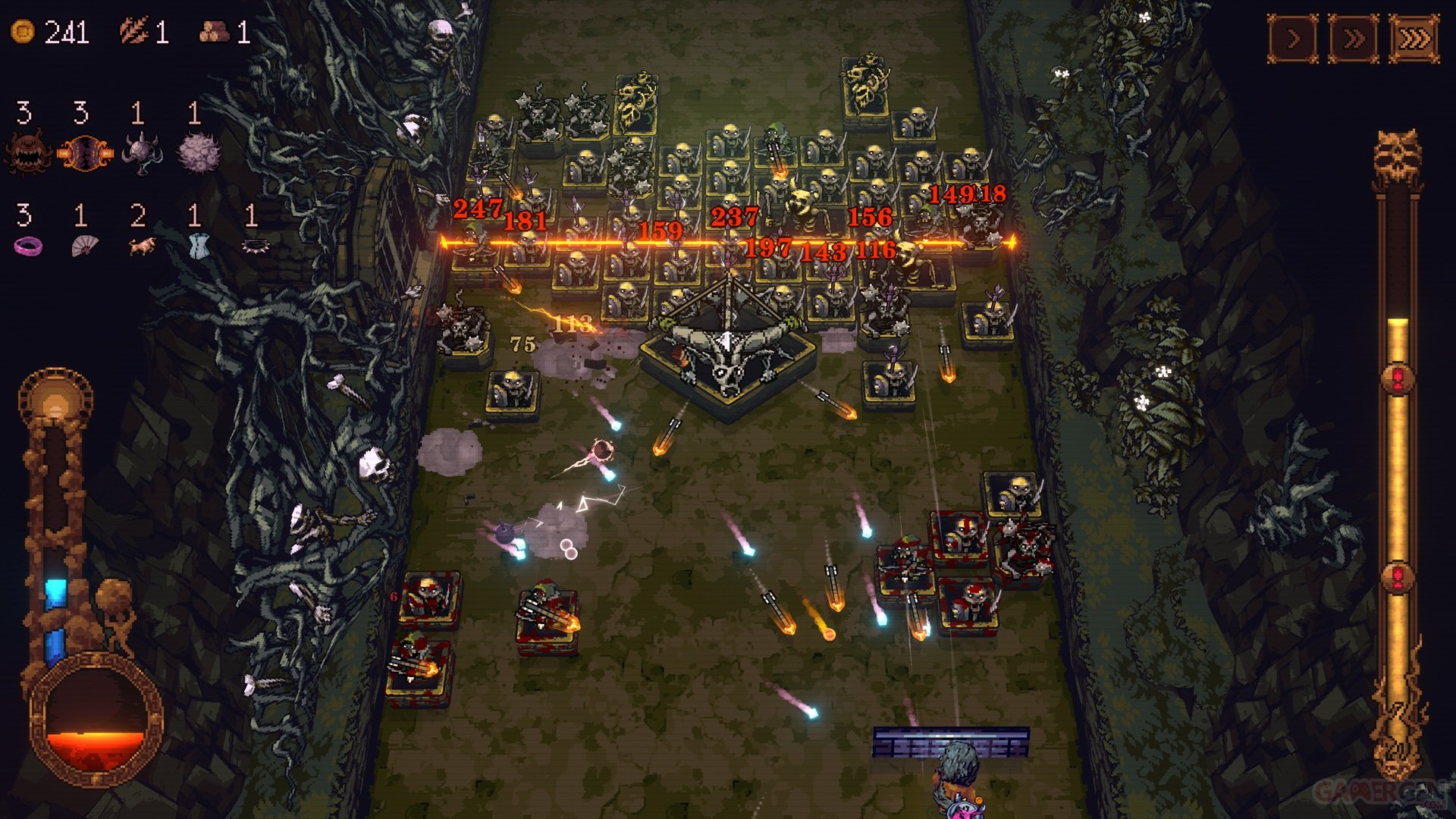The width and height of the screenshot is (1456, 819).
Task: Click the pale blue corset relic icon
Action: coord(197,246)
